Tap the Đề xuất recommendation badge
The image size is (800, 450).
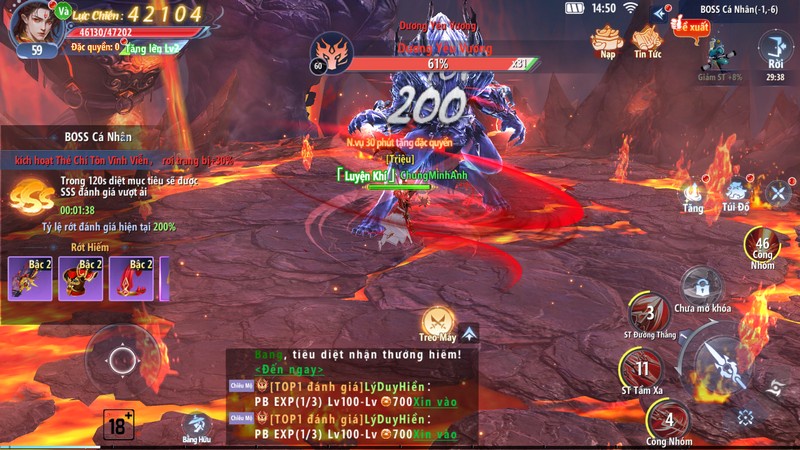coord(689,26)
